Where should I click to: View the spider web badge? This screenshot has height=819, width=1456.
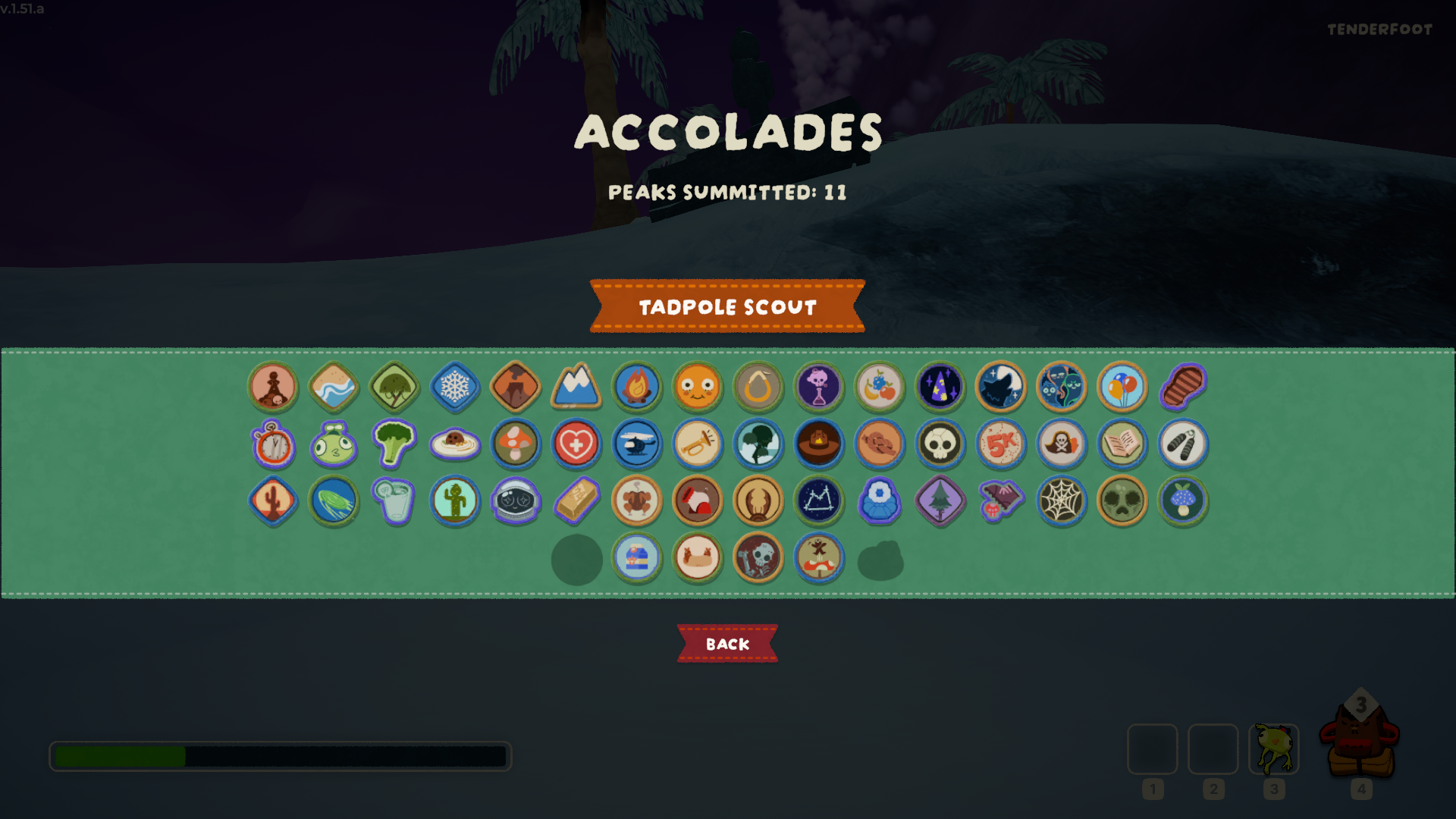[x=1062, y=500]
